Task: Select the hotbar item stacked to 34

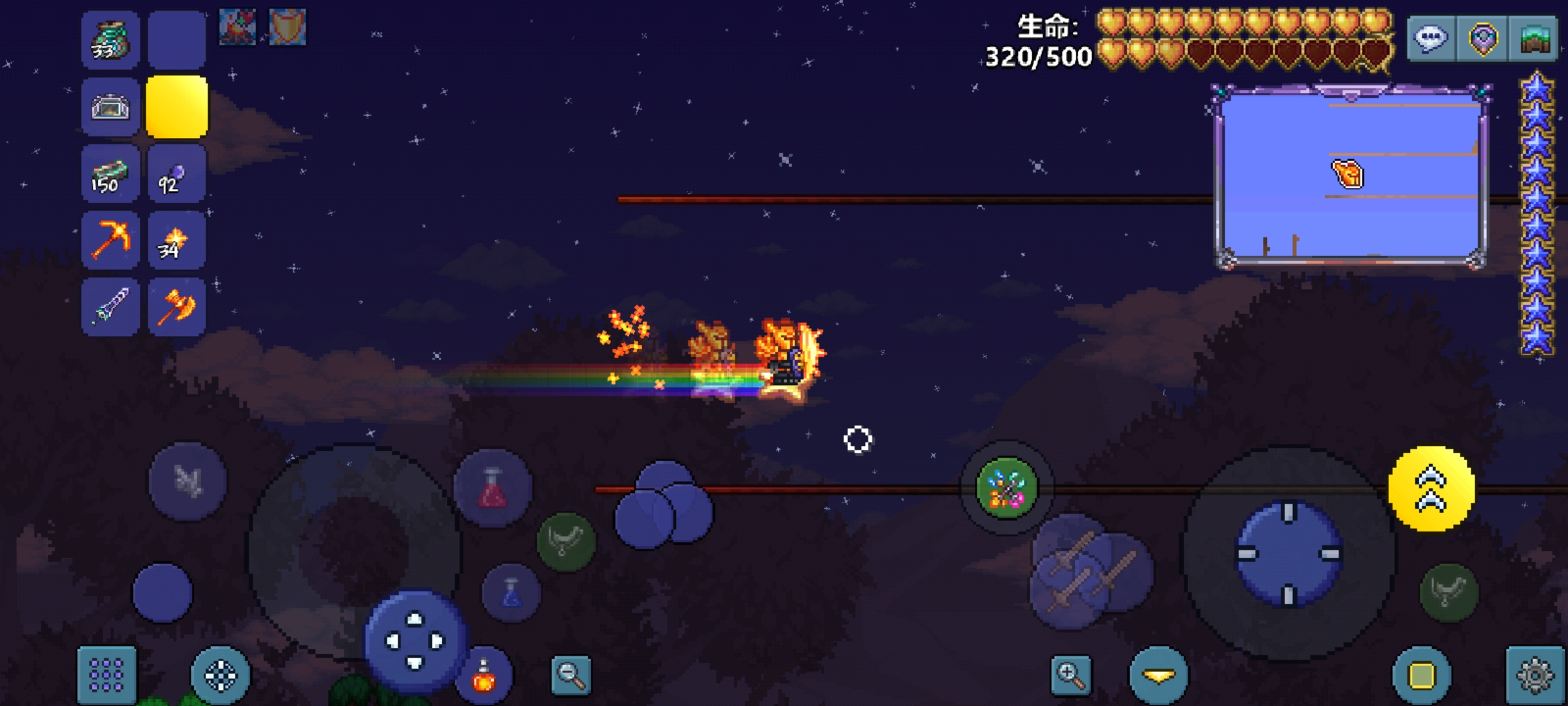Action: click(x=176, y=240)
